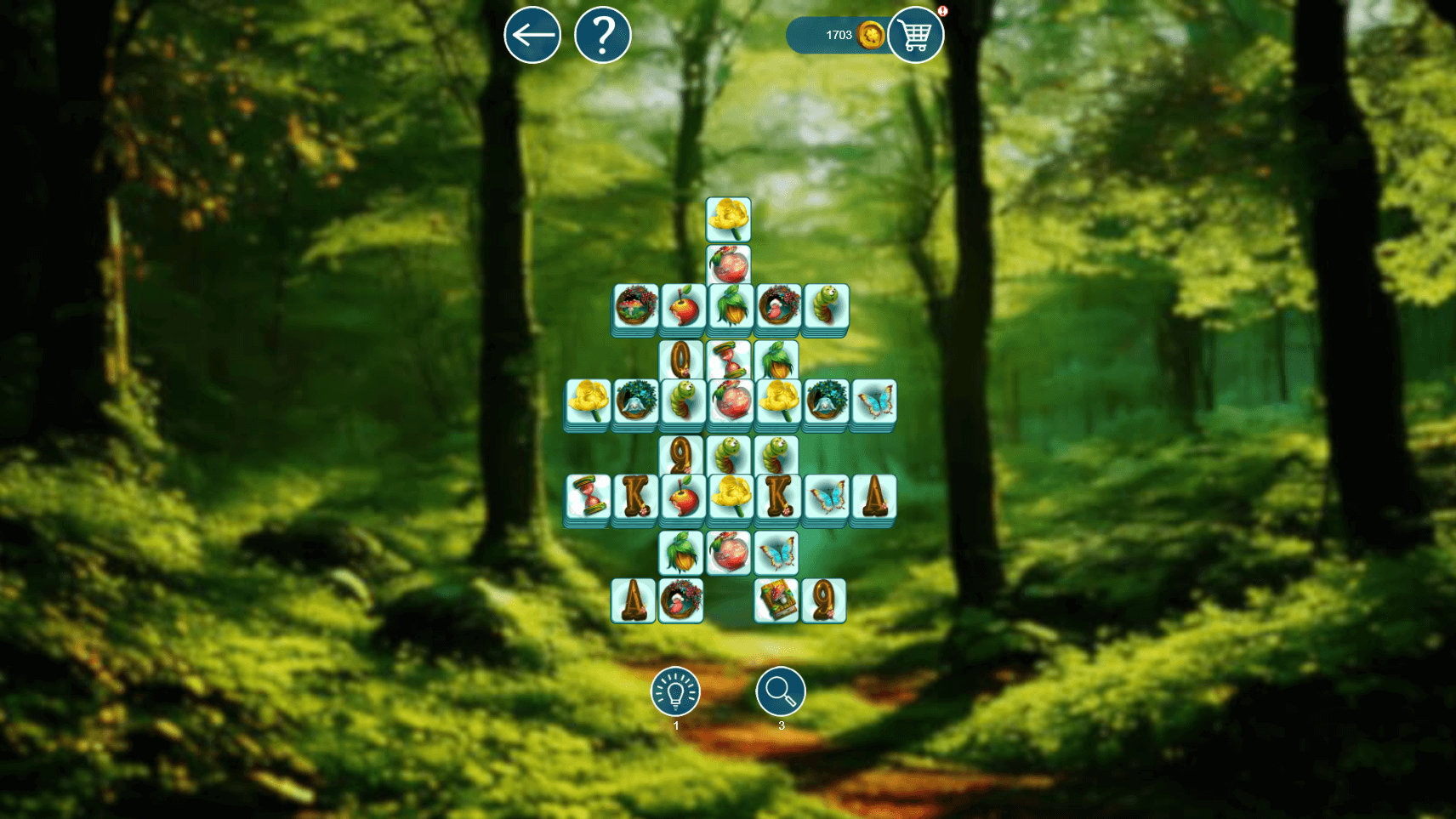Select the letter A tile at the bottom left
This screenshot has width=1456, height=819.
(635, 599)
